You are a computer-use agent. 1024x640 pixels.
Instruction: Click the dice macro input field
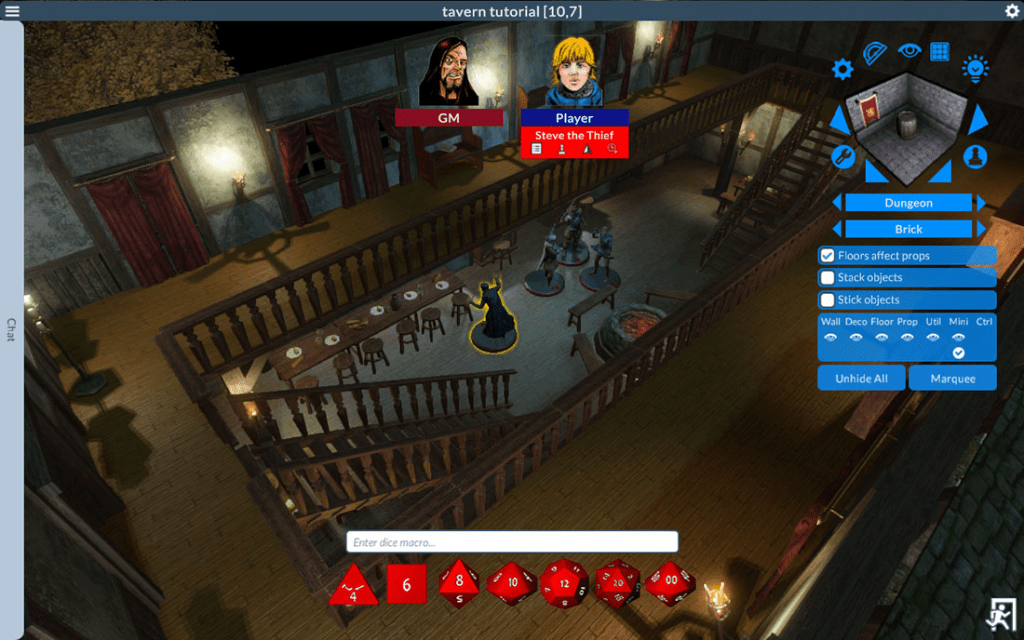point(512,542)
